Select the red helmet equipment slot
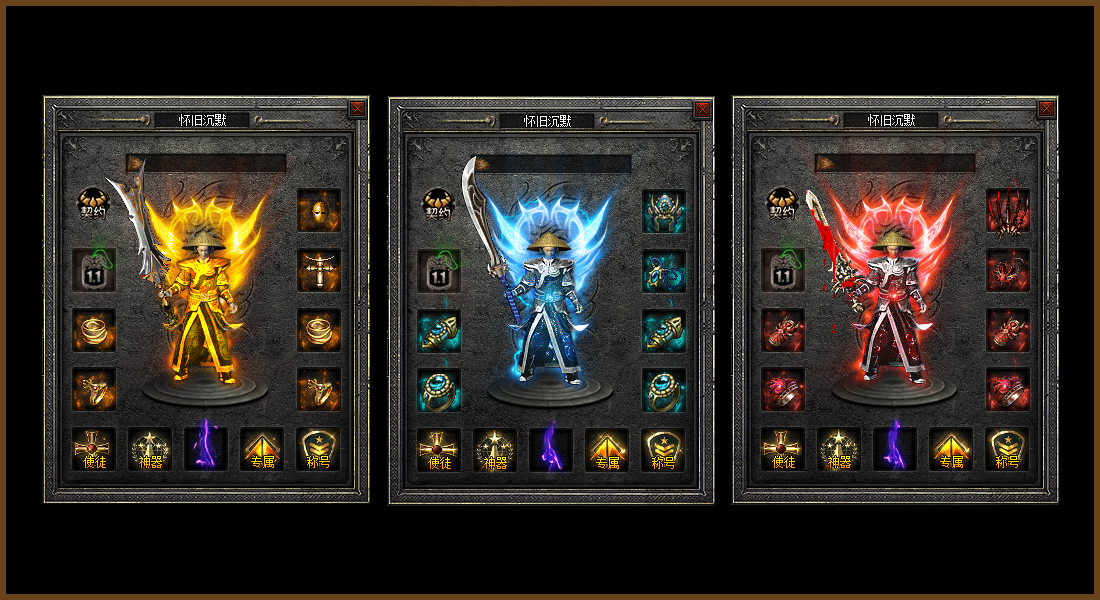This screenshot has width=1100, height=600. 1007,211
